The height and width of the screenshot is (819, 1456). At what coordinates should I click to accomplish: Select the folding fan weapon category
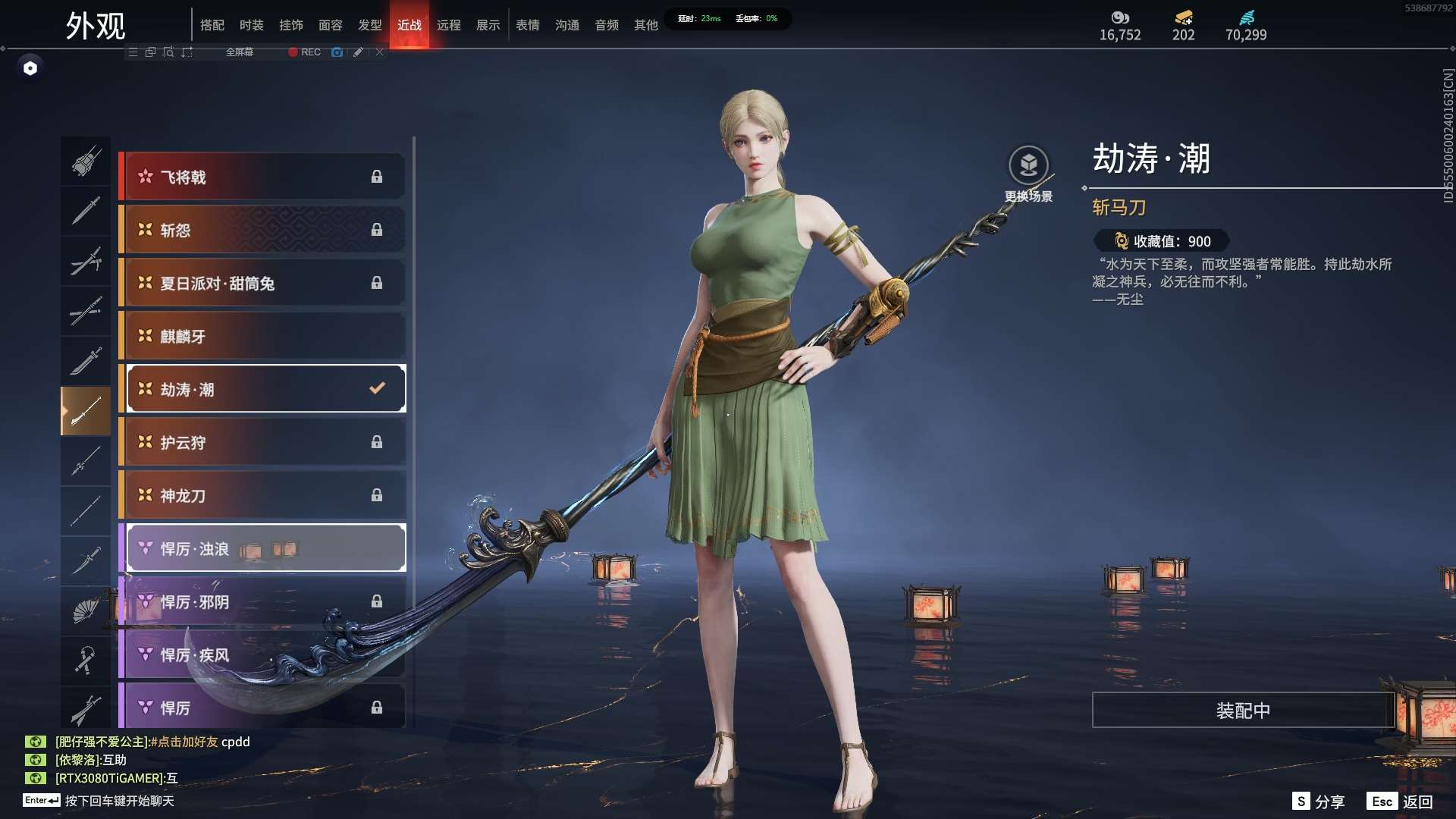click(86, 610)
